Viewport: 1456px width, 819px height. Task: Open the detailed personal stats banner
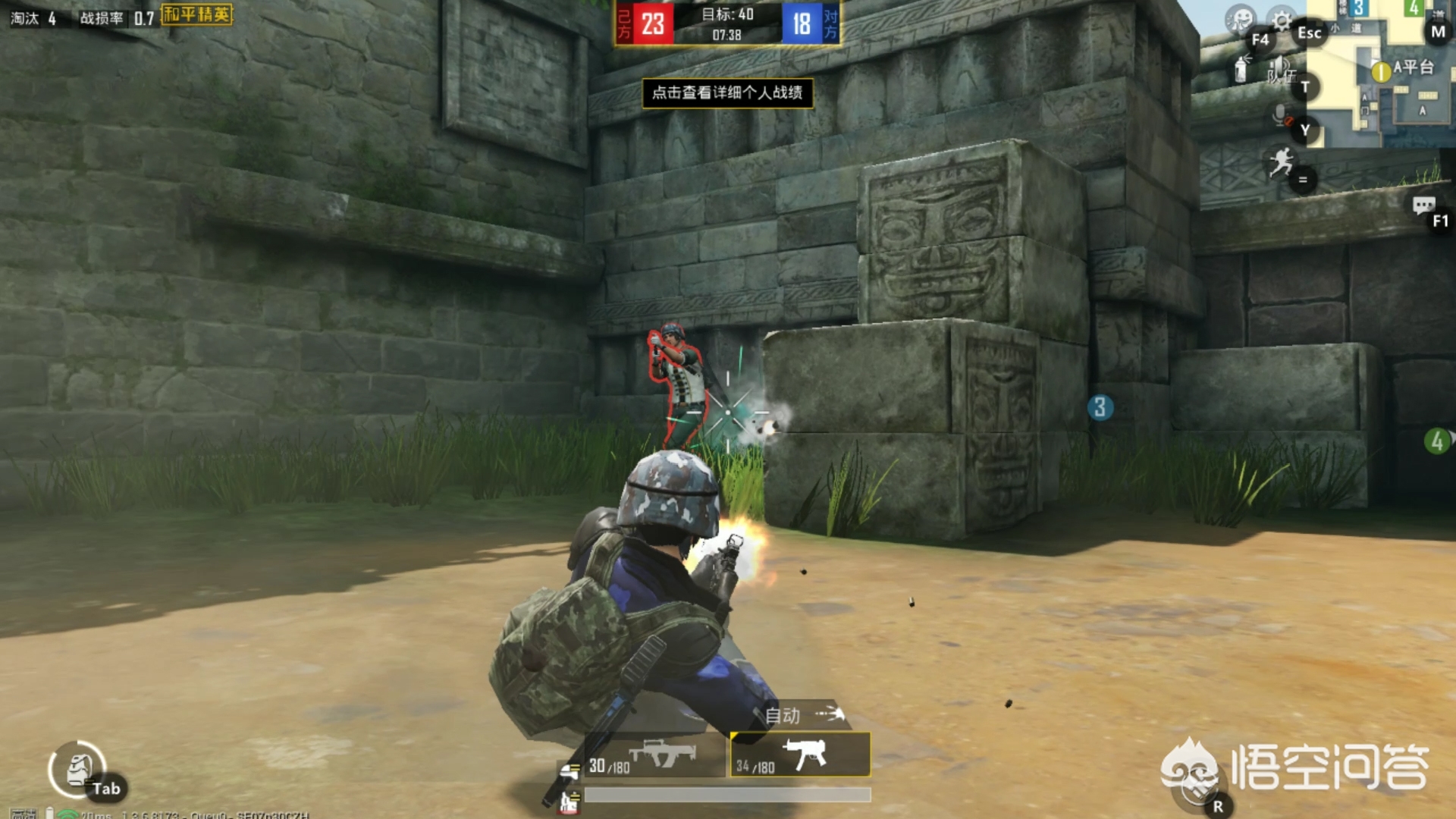click(727, 93)
